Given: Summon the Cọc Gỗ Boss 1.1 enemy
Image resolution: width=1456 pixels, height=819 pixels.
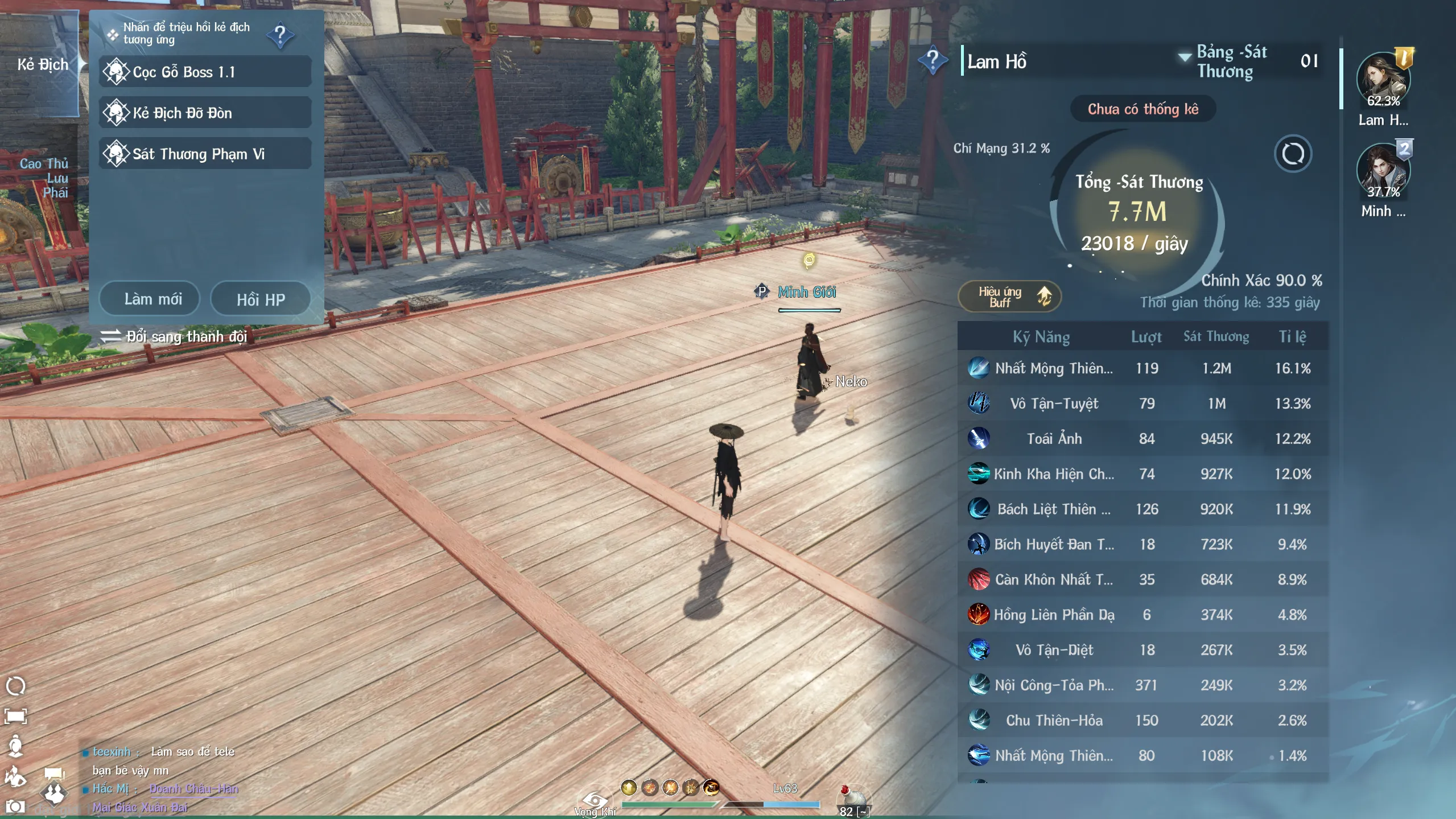Looking at the screenshot, I should tap(205, 72).
